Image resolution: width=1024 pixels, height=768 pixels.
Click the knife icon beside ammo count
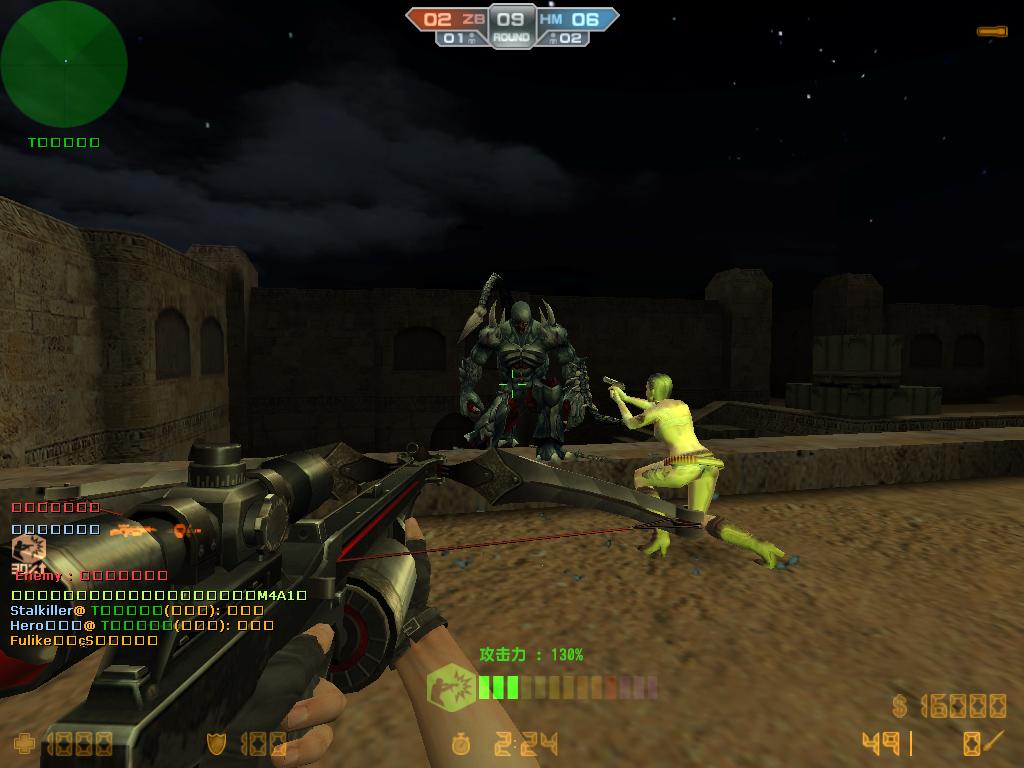pyautogui.click(x=992, y=741)
